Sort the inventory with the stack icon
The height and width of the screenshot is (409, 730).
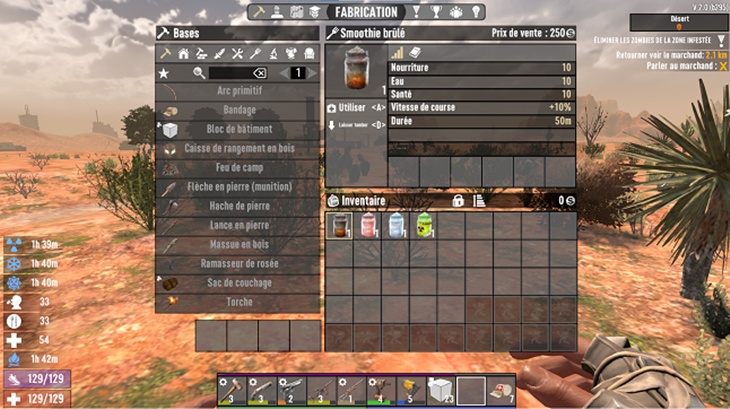coord(479,201)
